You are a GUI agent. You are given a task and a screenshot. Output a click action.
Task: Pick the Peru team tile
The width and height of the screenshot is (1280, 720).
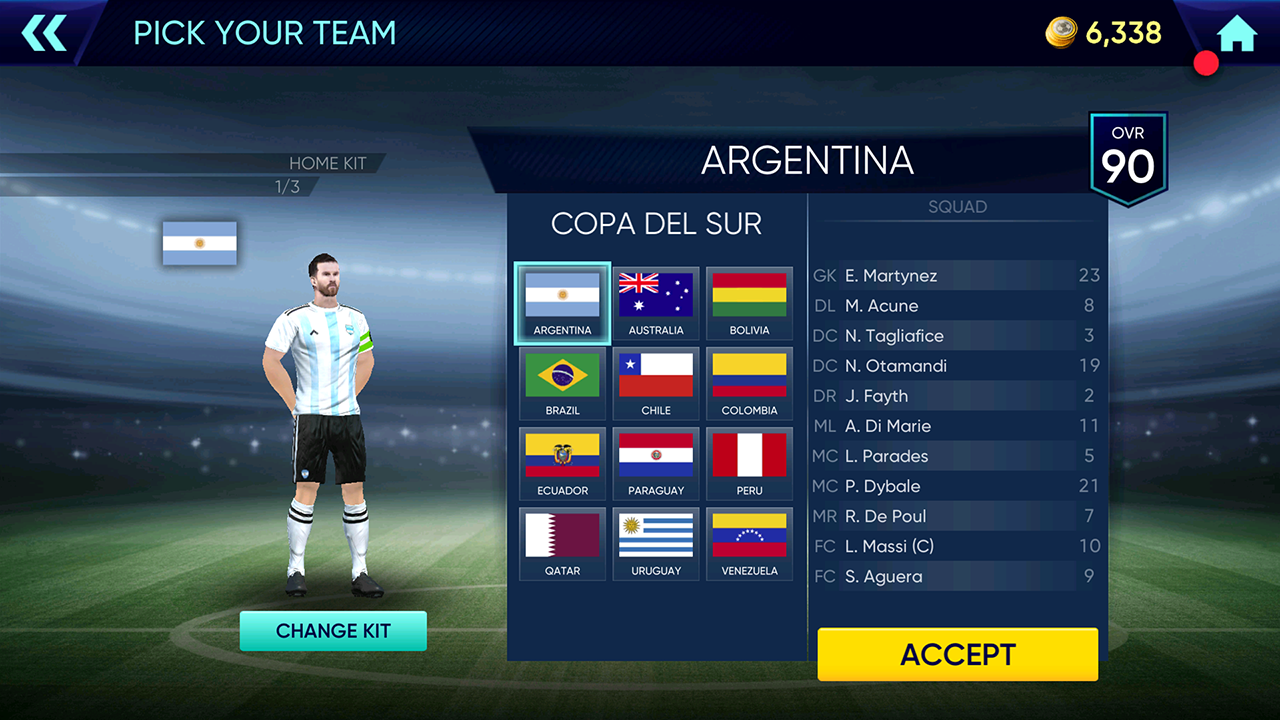click(749, 464)
